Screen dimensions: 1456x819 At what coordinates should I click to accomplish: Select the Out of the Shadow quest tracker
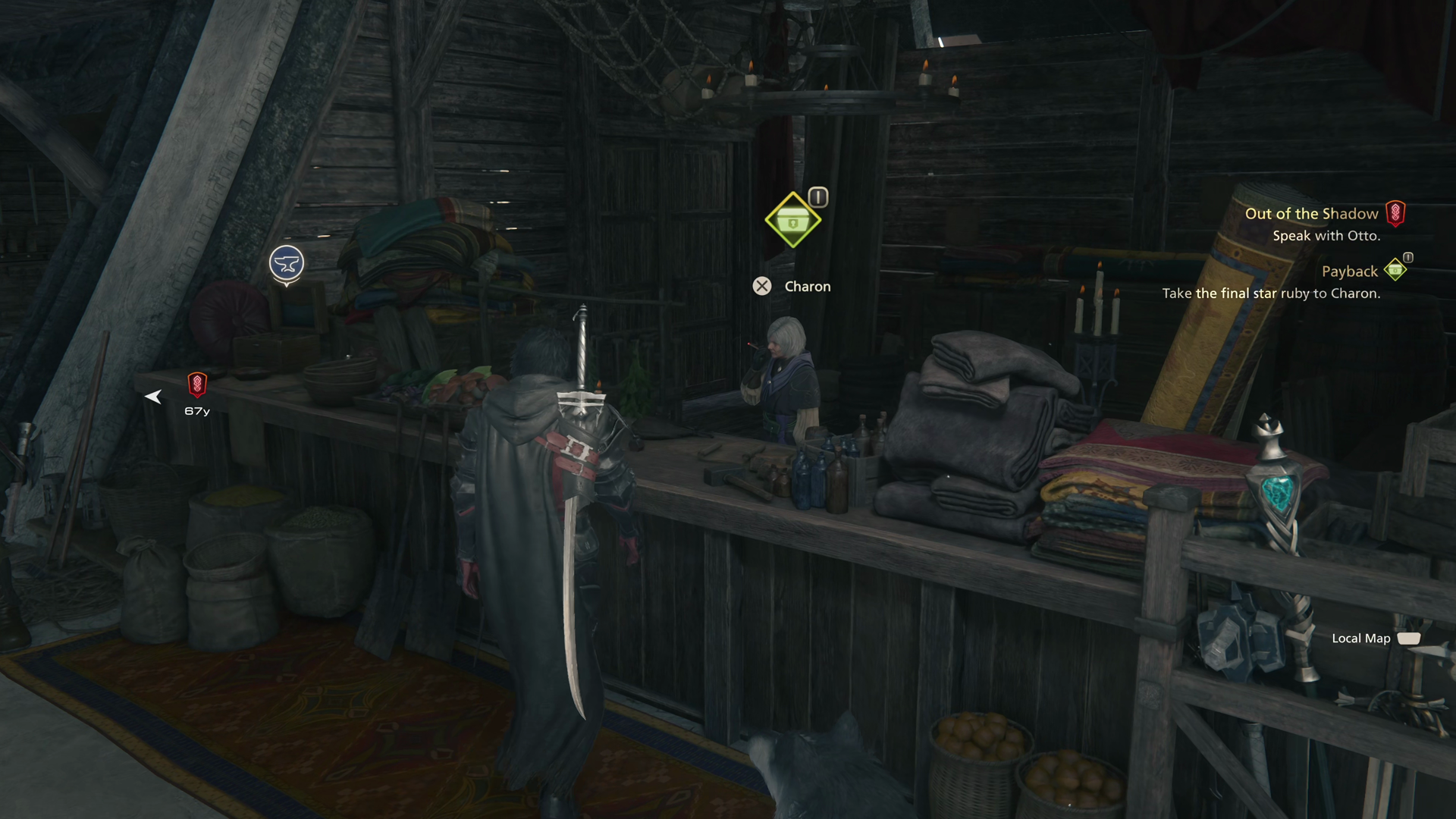point(1312,214)
